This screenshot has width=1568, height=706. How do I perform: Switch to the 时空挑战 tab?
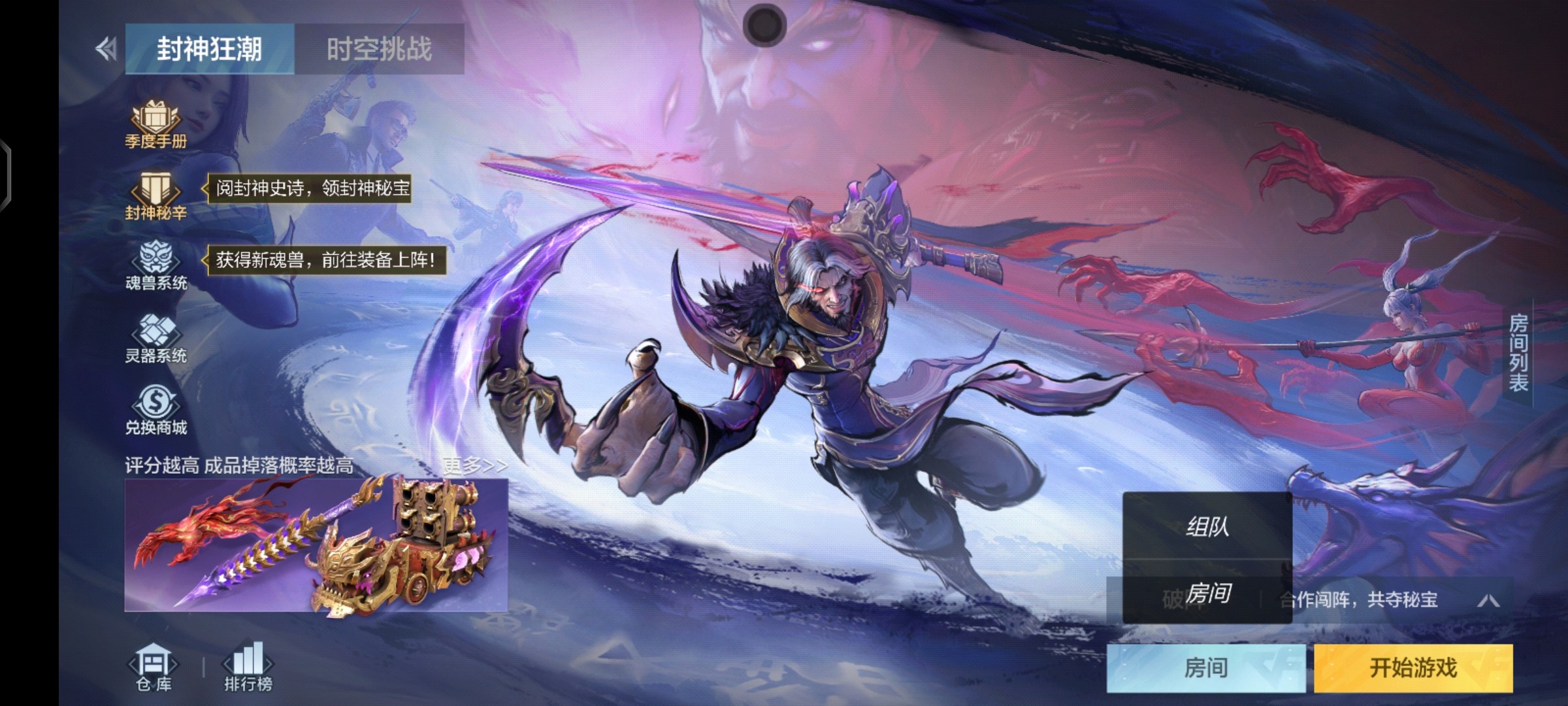[379, 49]
